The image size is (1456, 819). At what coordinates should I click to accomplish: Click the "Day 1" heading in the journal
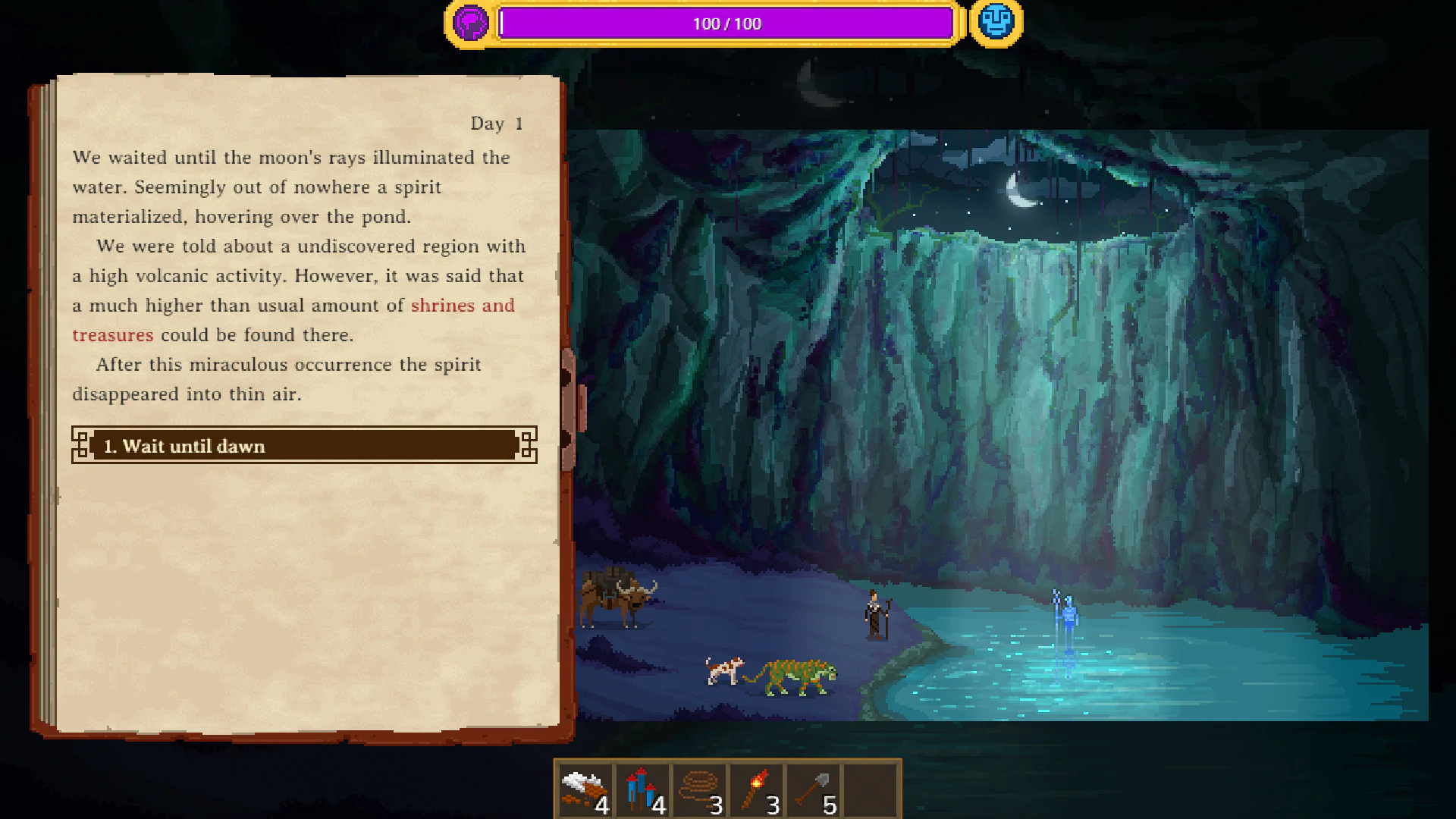point(497,123)
